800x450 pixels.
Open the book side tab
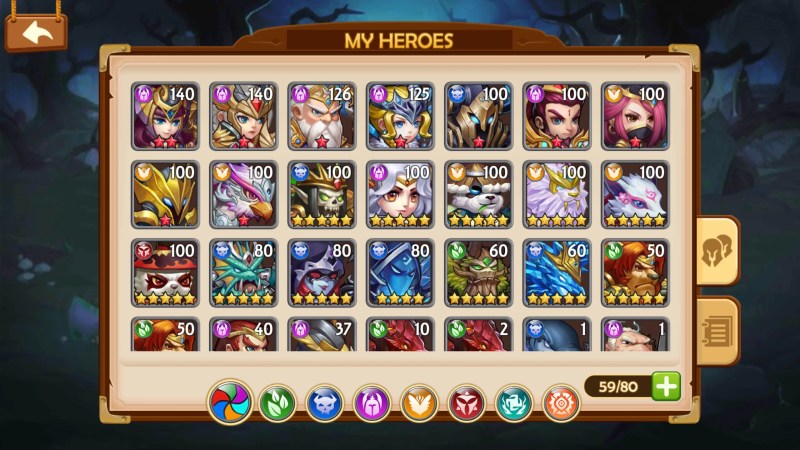(717, 330)
